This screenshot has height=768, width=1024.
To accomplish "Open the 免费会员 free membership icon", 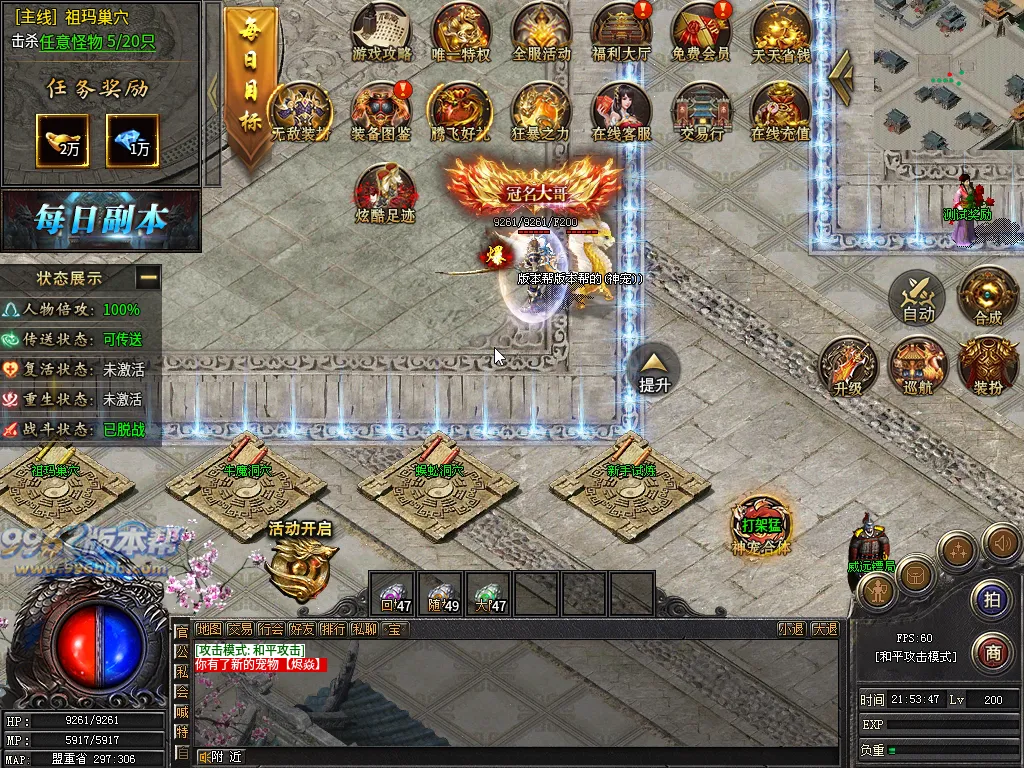I will pos(700,30).
